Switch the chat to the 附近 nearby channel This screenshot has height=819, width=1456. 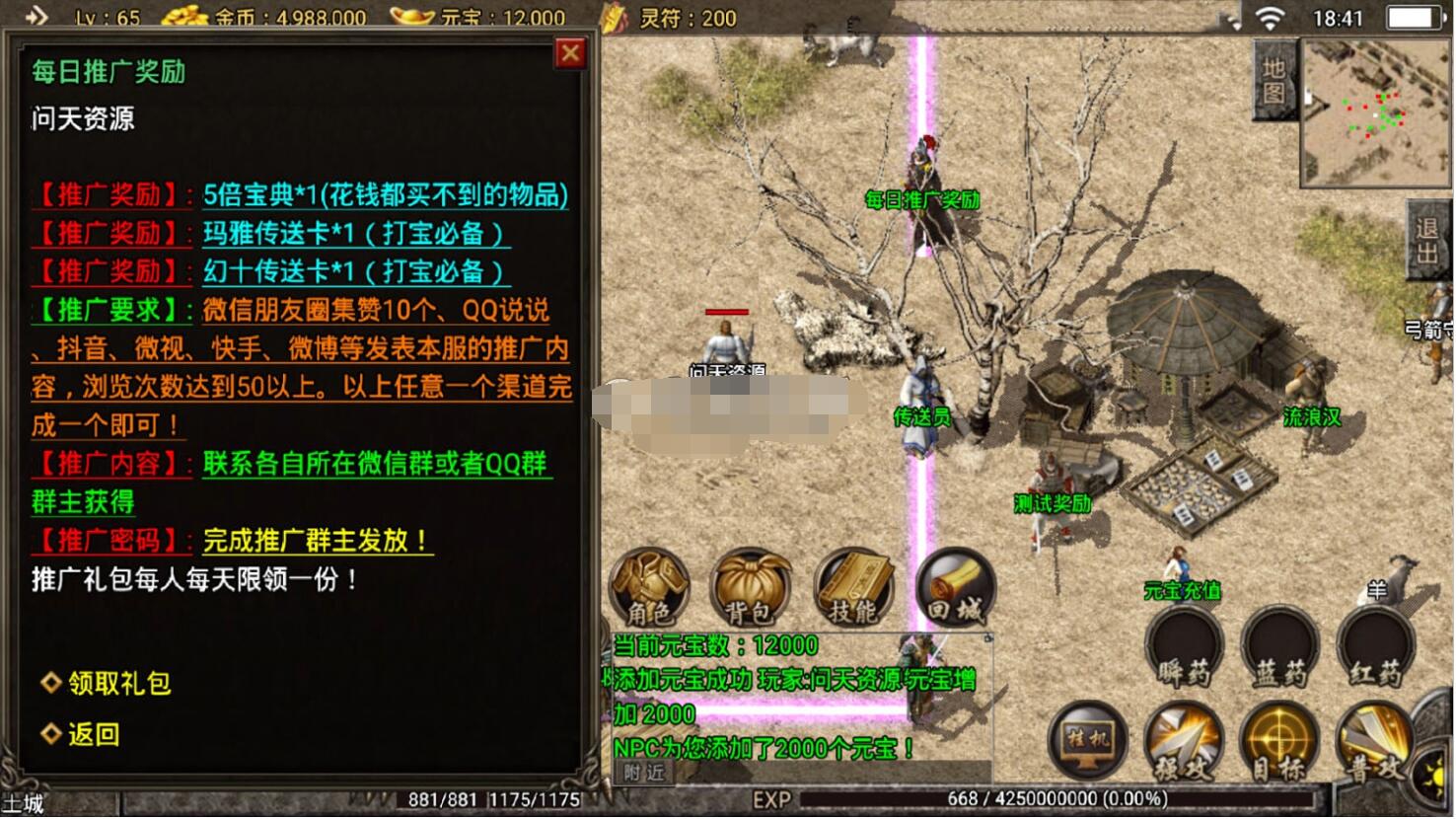[x=644, y=774]
